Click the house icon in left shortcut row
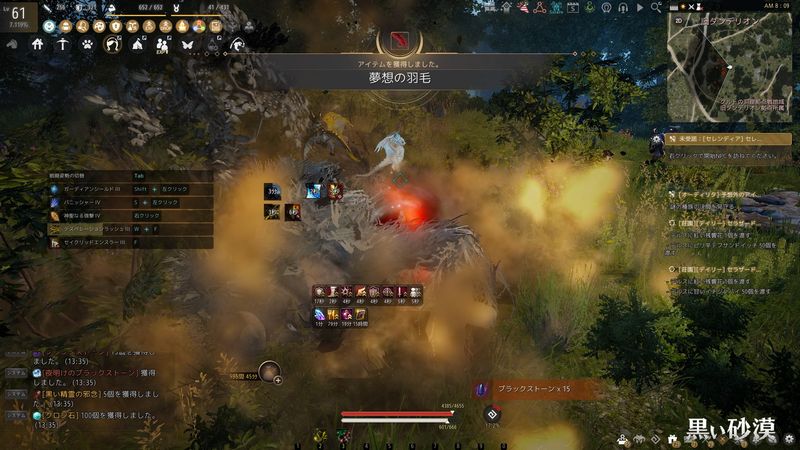The height and width of the screenshot is (450, 800). point(38,45)
